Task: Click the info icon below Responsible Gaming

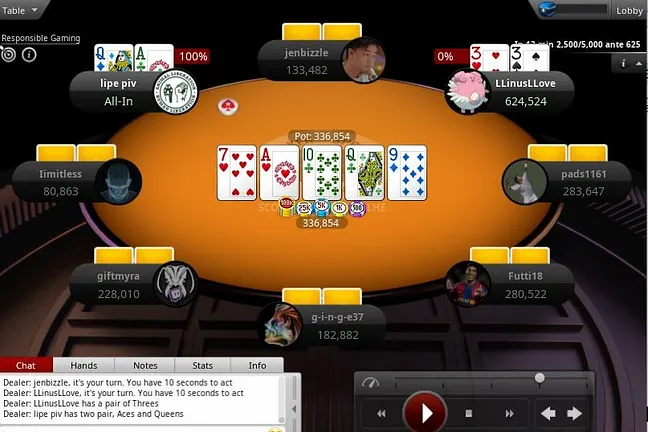Action: [x=28, y=54]
